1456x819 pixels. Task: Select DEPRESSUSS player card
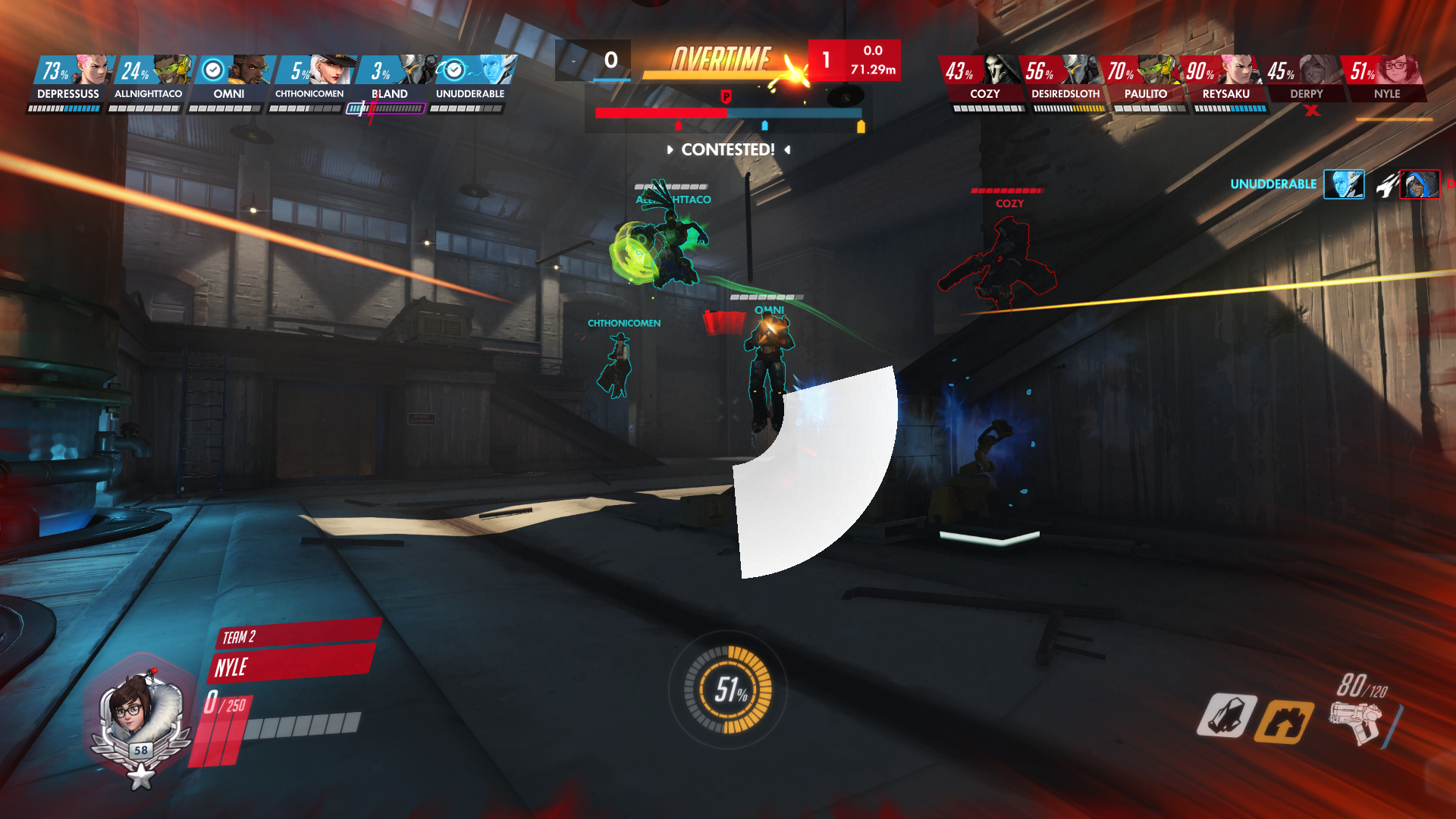[x=68, y=80]
